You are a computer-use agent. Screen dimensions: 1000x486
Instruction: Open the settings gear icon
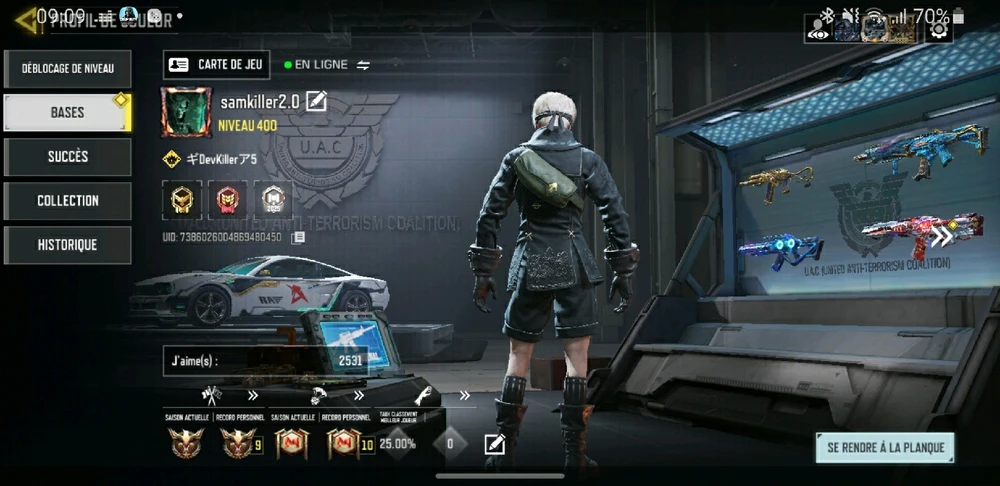point(938,29)
